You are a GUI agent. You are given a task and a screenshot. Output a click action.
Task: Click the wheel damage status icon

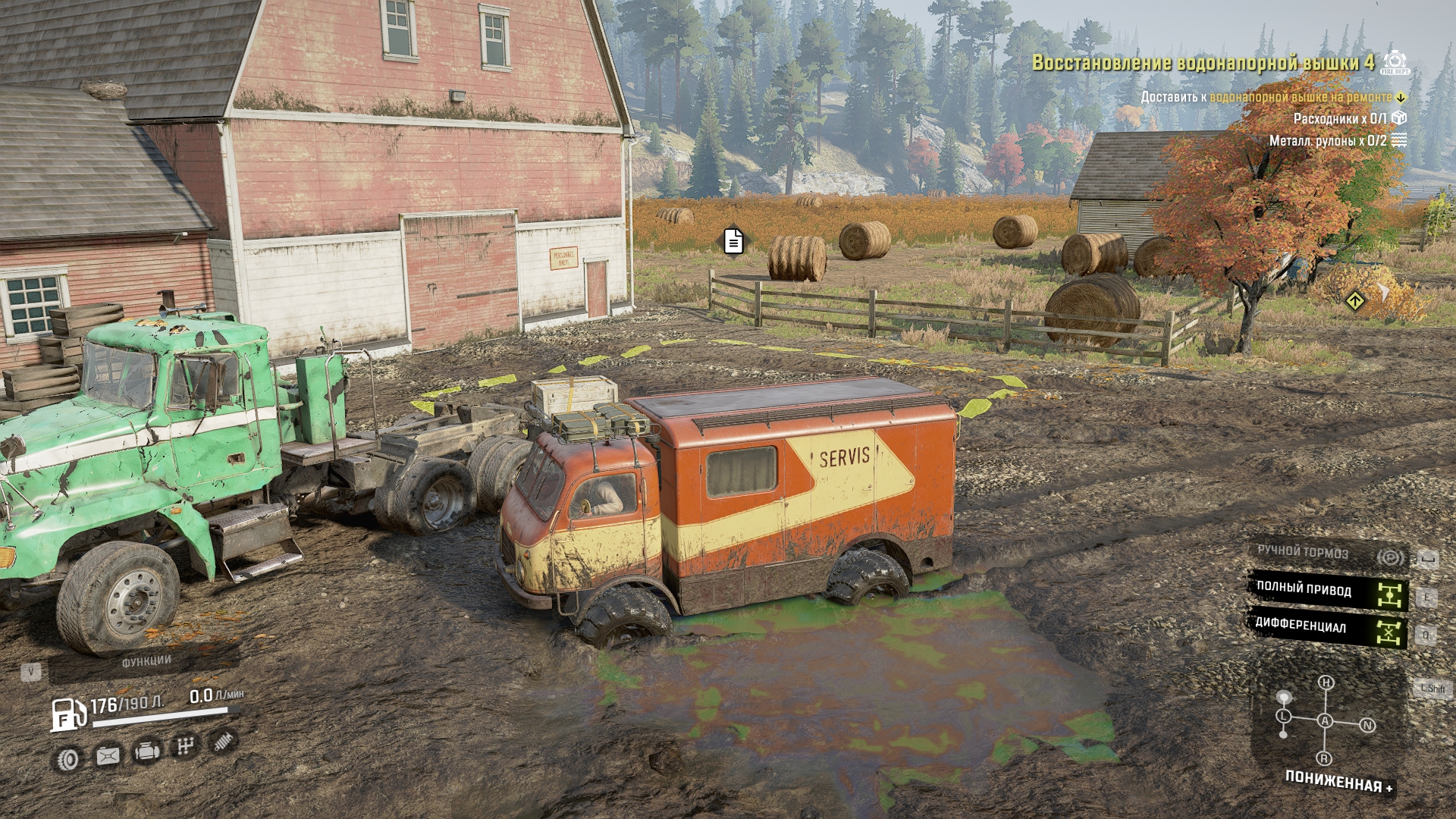pos(68,759)
